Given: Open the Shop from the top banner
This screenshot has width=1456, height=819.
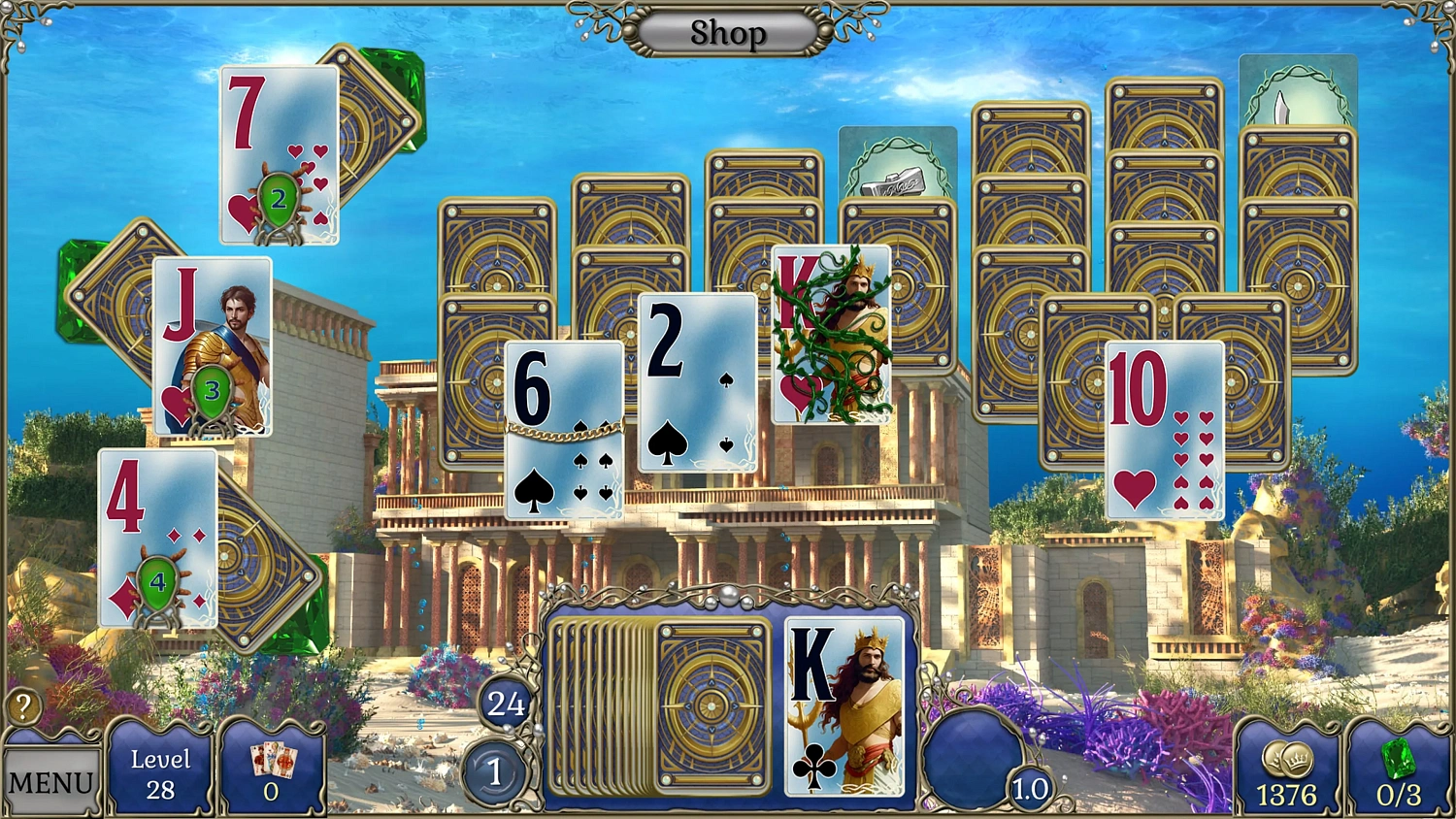Looking at the screenshot, I should tap(728, 33).
